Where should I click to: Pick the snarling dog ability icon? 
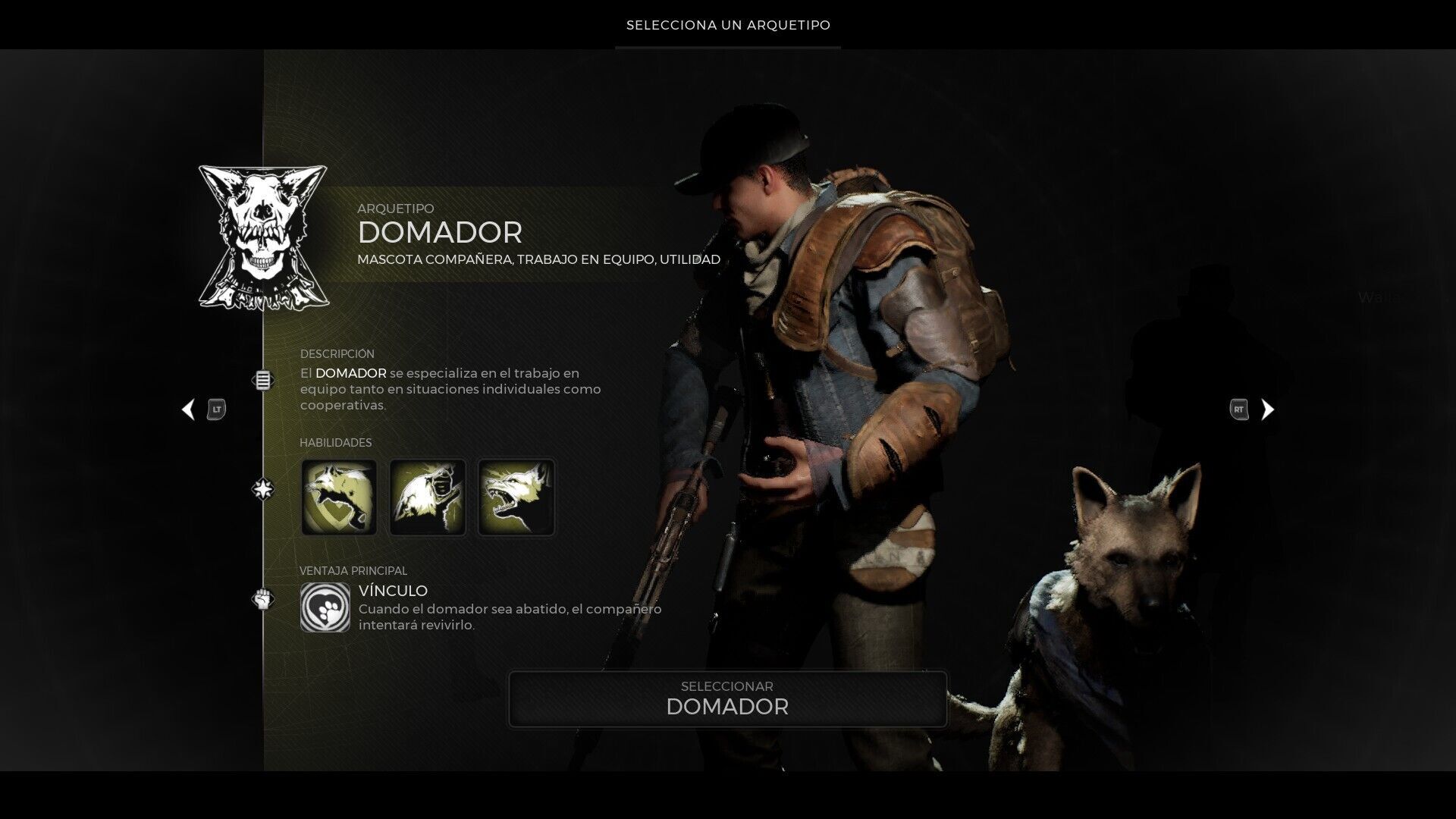click(516, 497)
